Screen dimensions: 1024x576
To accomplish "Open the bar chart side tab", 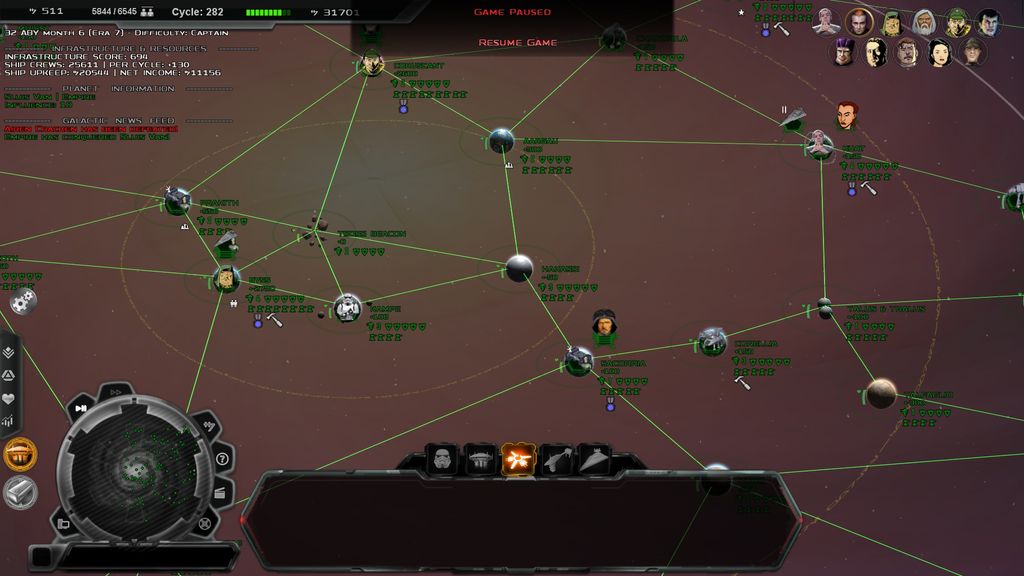I will click(x=9, y=421).
